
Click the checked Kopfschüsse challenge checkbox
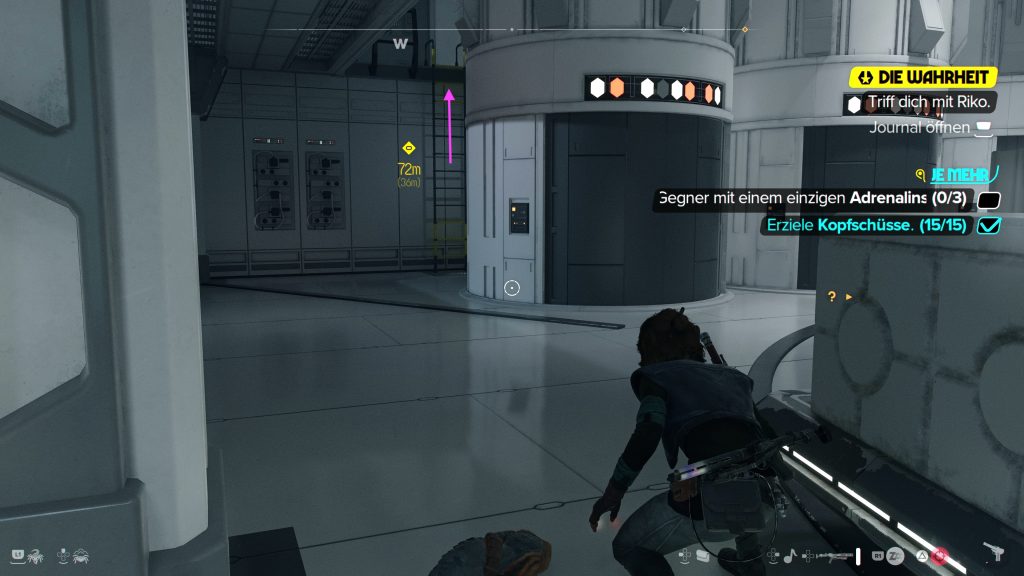coord(988,225)
